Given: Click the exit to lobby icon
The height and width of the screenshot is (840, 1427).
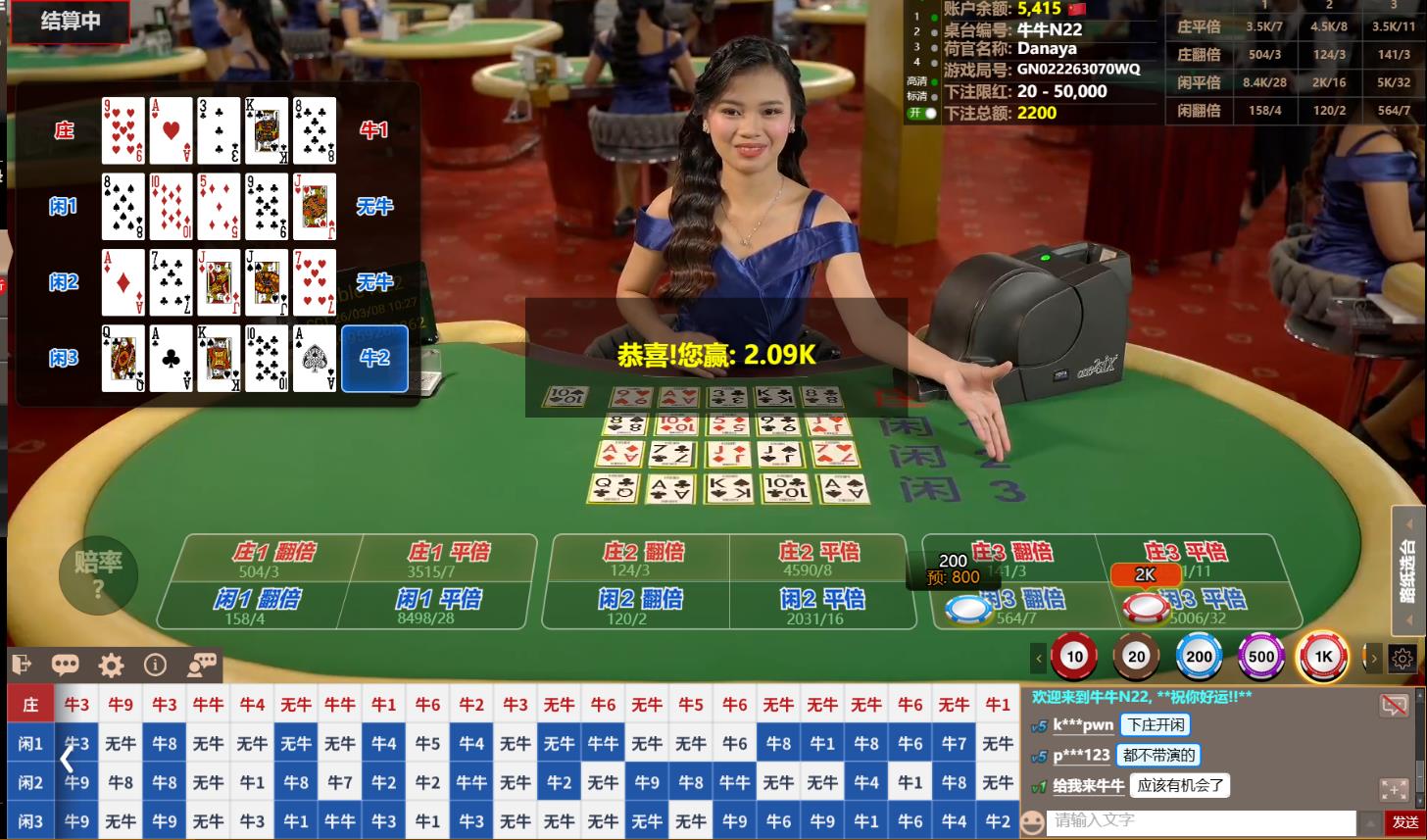Looking at the screenshot, I should coord(20,665).
